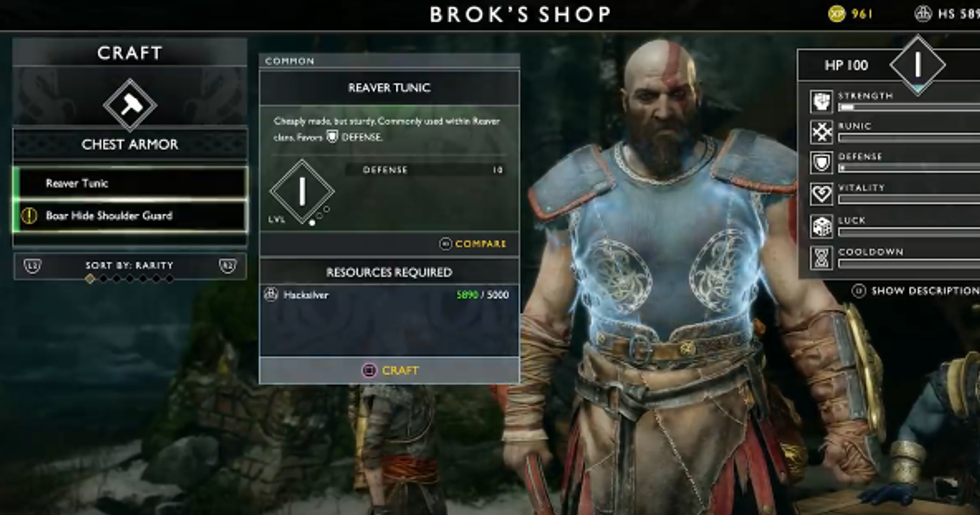Viewport: 980px width, 515px height.
Task: Click the Chest Armor category header
Action: click(x=130, y=145)
